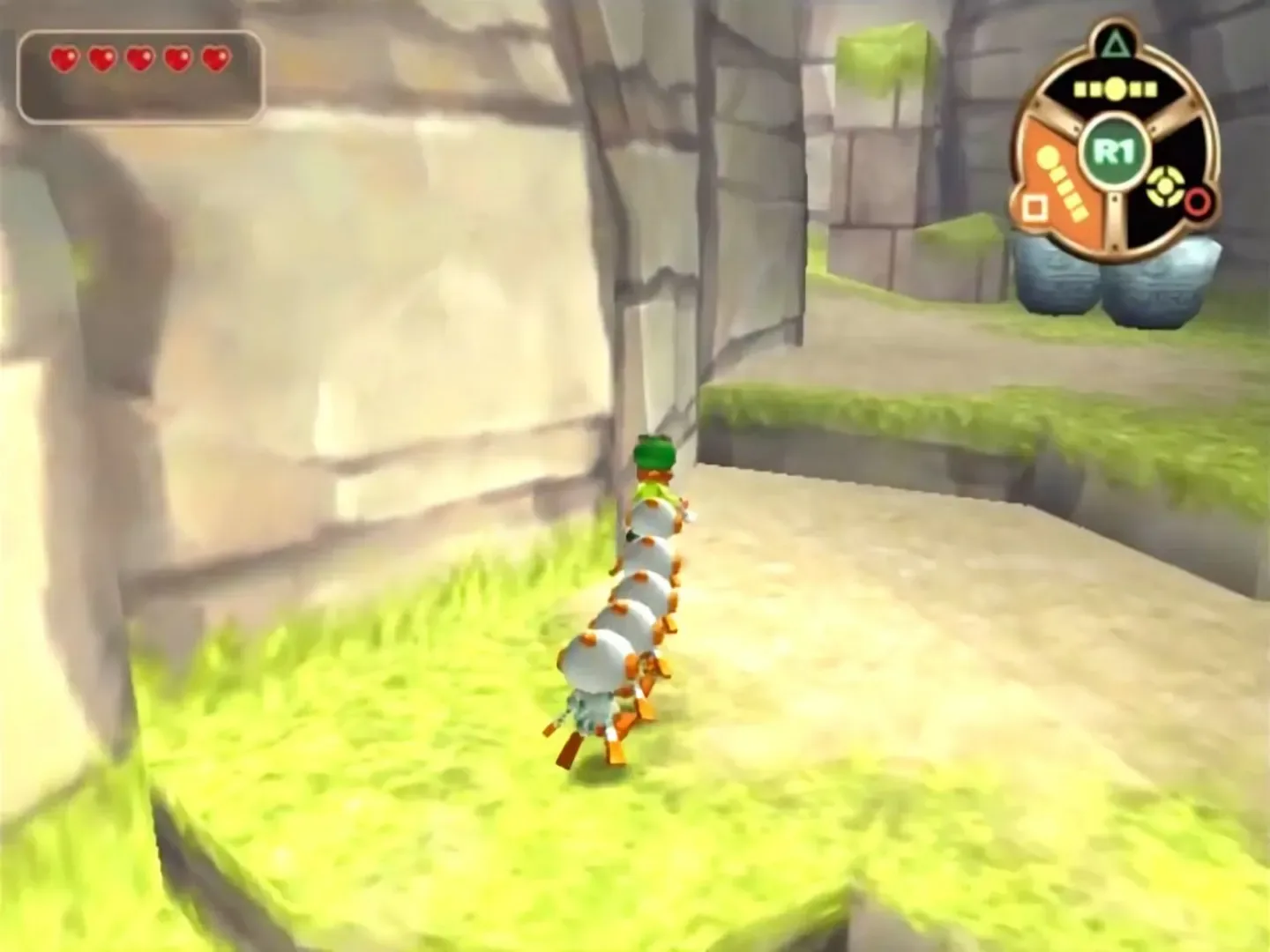Viewport: 1270px width, 952px height.
Task: Click the white Square button icon
Action: pos(1035,206)
